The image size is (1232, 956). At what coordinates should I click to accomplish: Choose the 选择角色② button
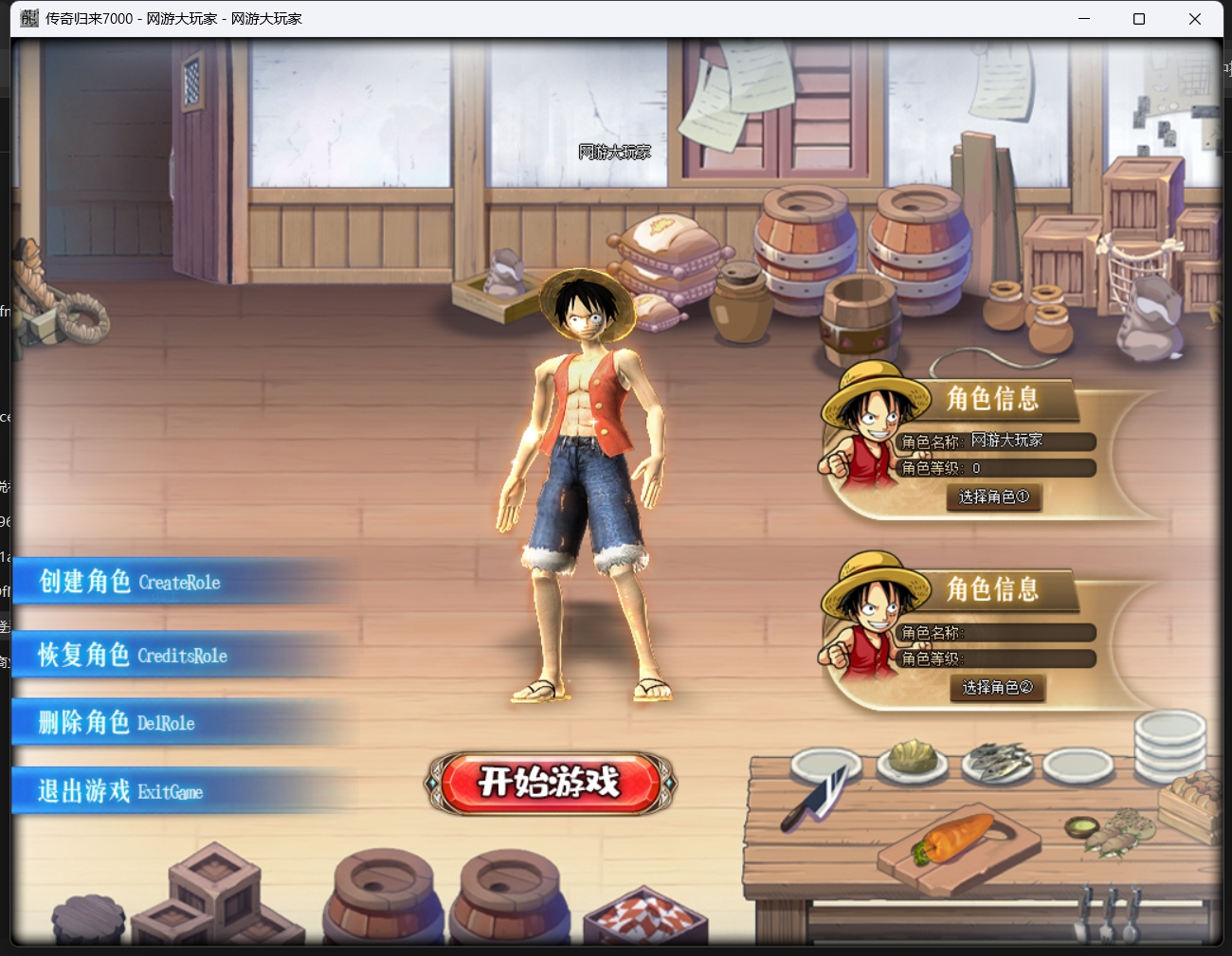coord(997,687)
